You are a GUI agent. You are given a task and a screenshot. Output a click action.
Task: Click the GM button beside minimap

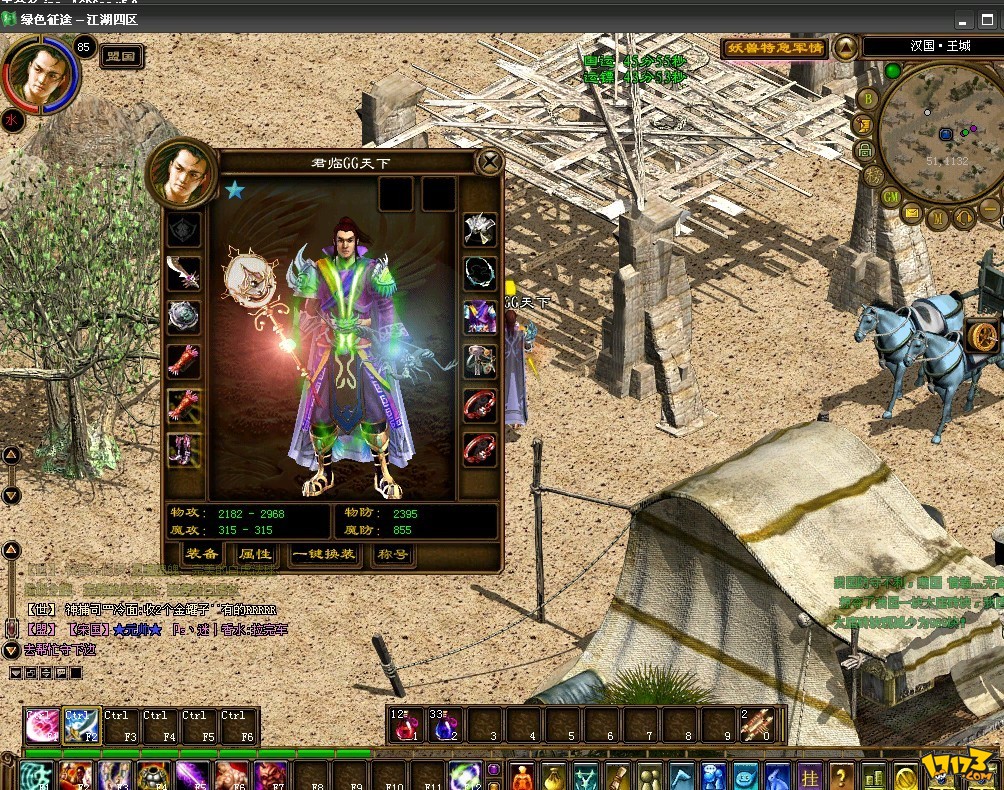(890, 197)
